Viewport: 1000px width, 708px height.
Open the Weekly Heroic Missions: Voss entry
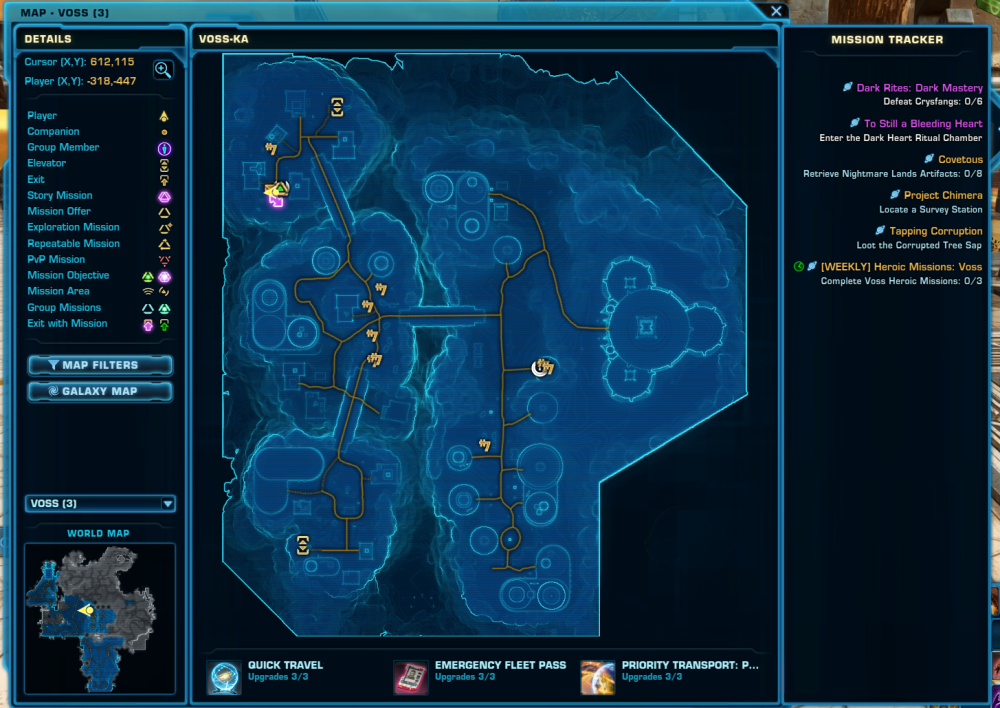pyautogui.click(x=901, y=267)
